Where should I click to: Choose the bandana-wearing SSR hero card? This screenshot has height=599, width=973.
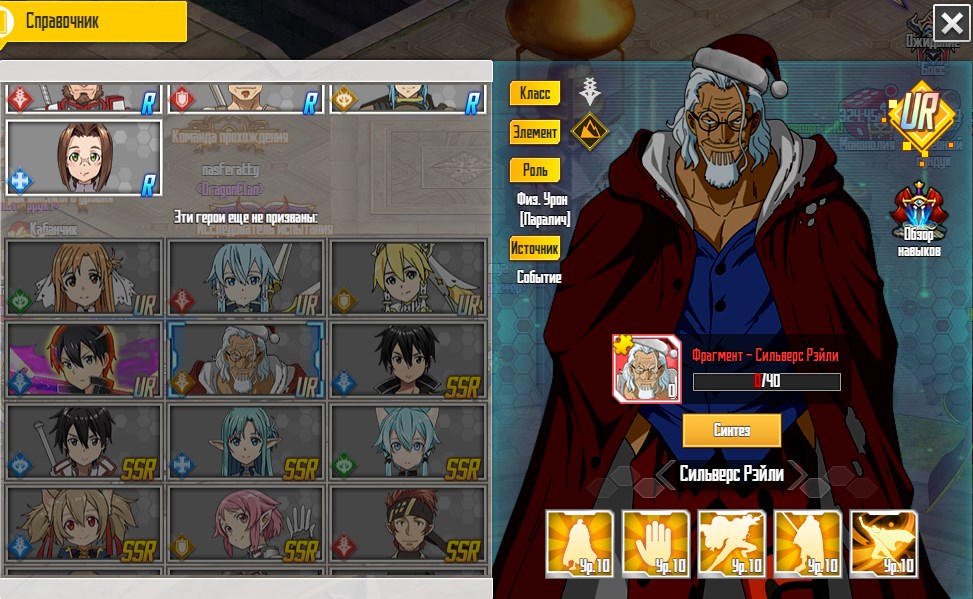(408, 523)
